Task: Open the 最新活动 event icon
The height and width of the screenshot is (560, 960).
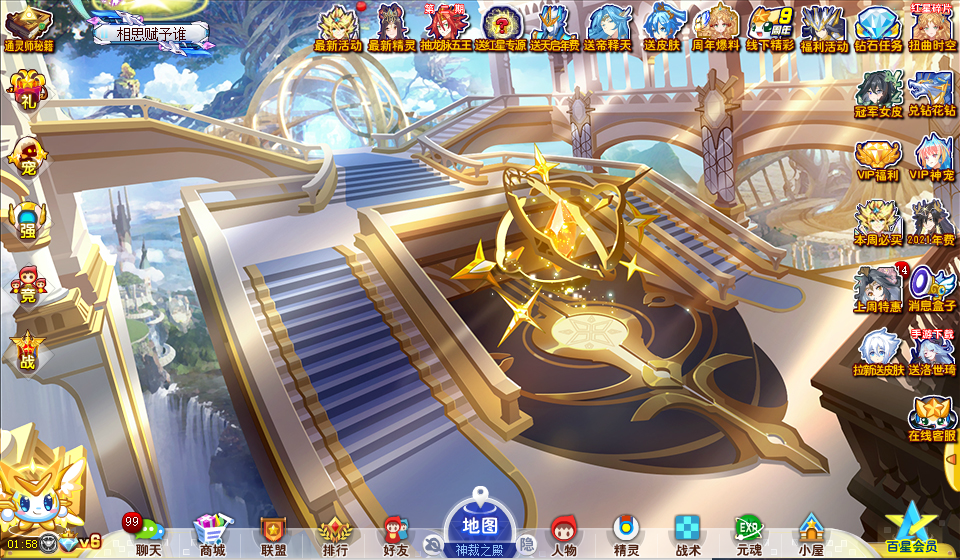Action: pos(337,27)
